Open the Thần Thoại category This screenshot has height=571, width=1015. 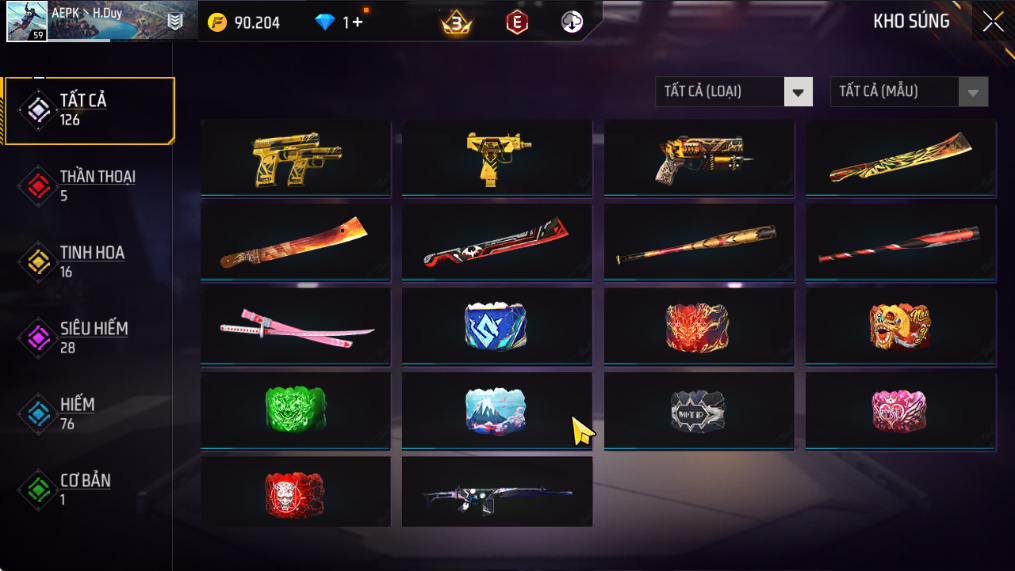(90, 185)
